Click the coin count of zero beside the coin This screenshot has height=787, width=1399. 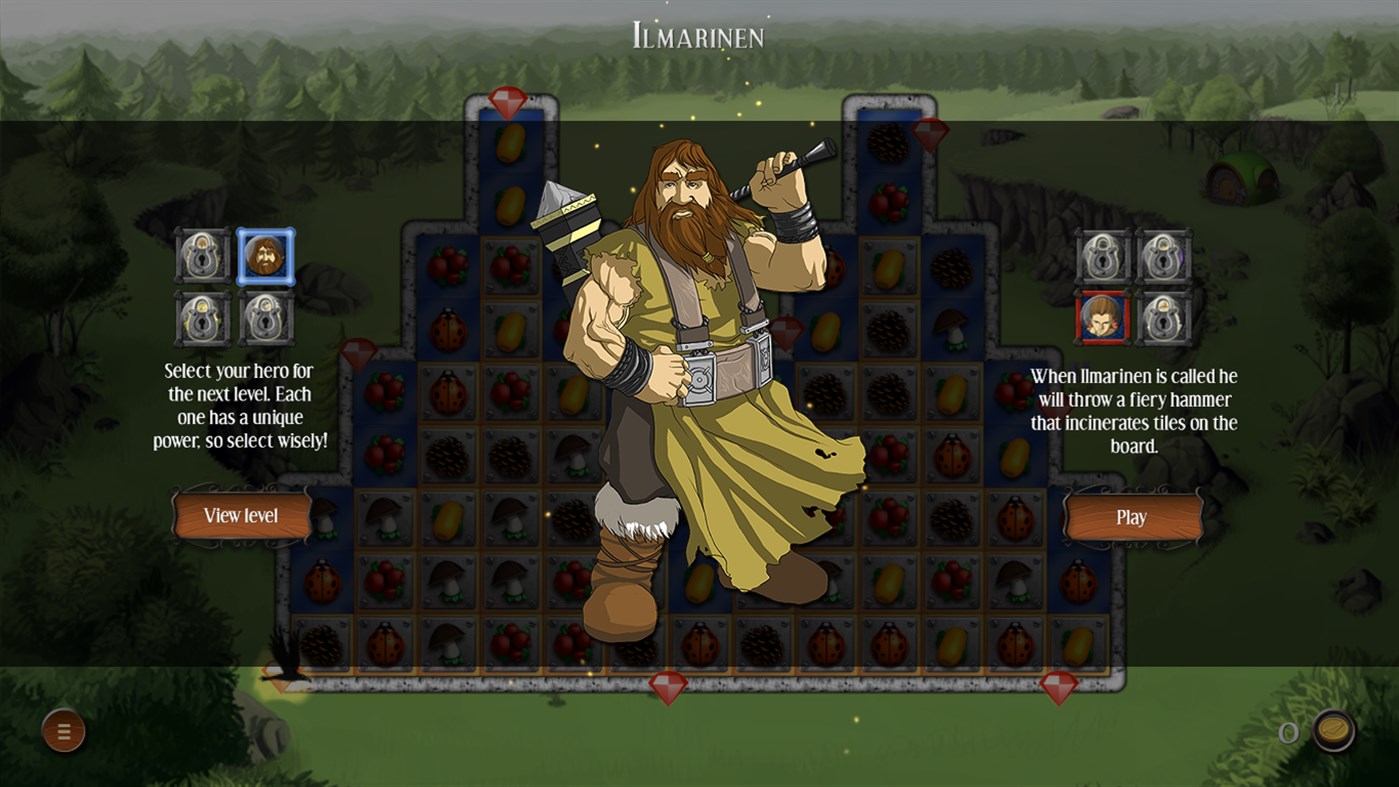click(1288, 731)
